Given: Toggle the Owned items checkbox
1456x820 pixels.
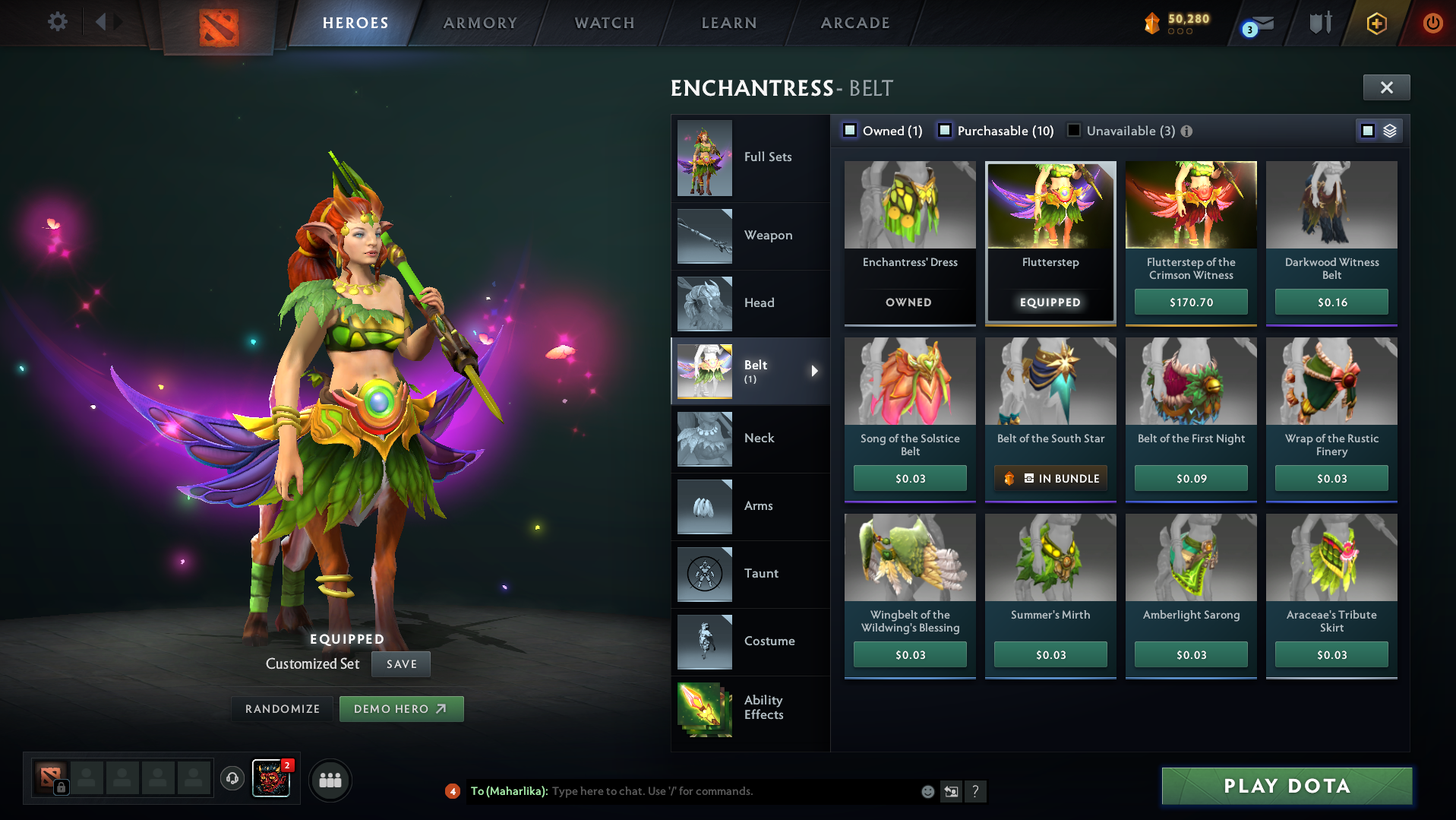Looking at the screenshot, I should (850, 130).
